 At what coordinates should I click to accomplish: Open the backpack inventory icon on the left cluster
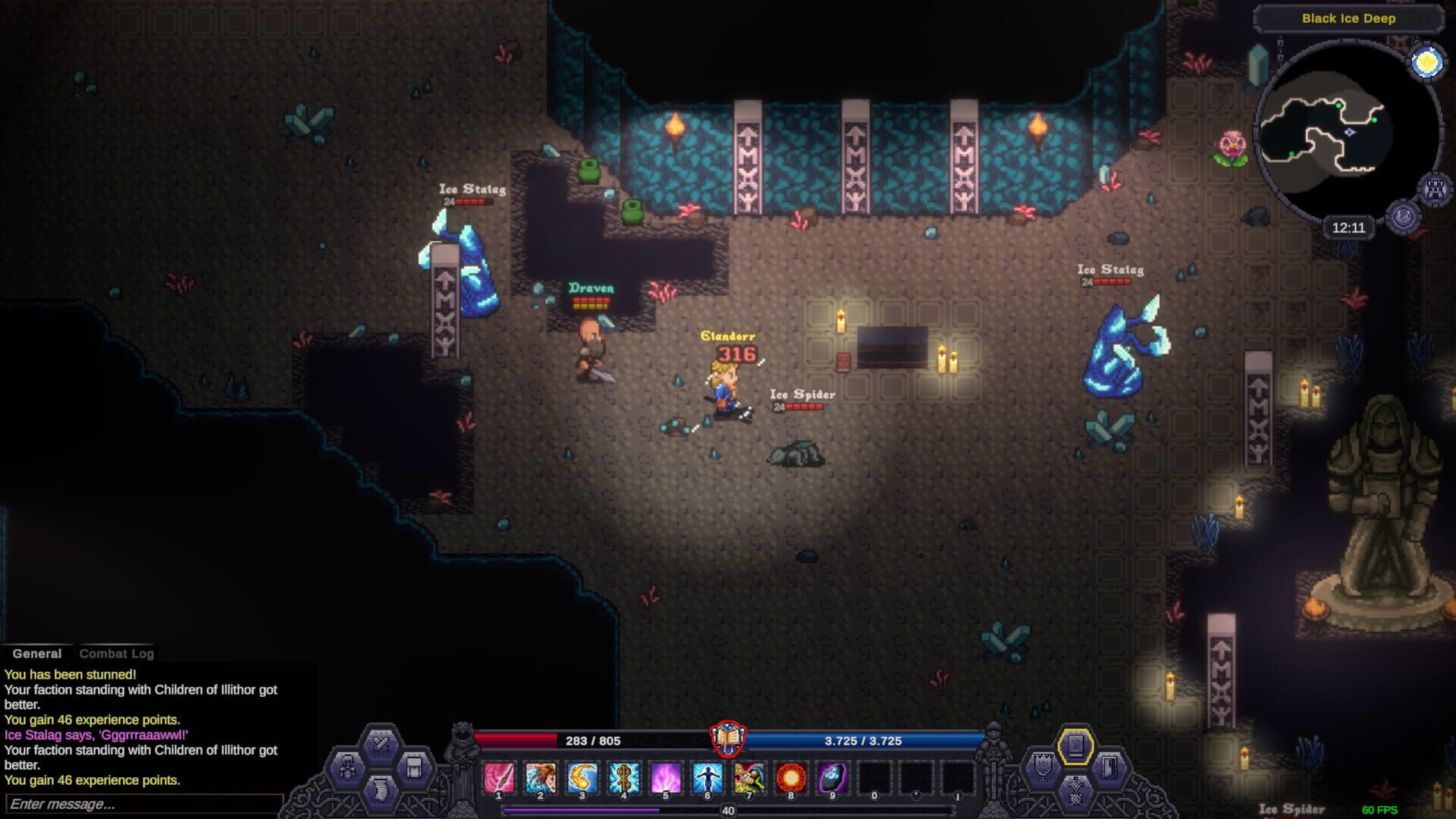click(415, 767)
